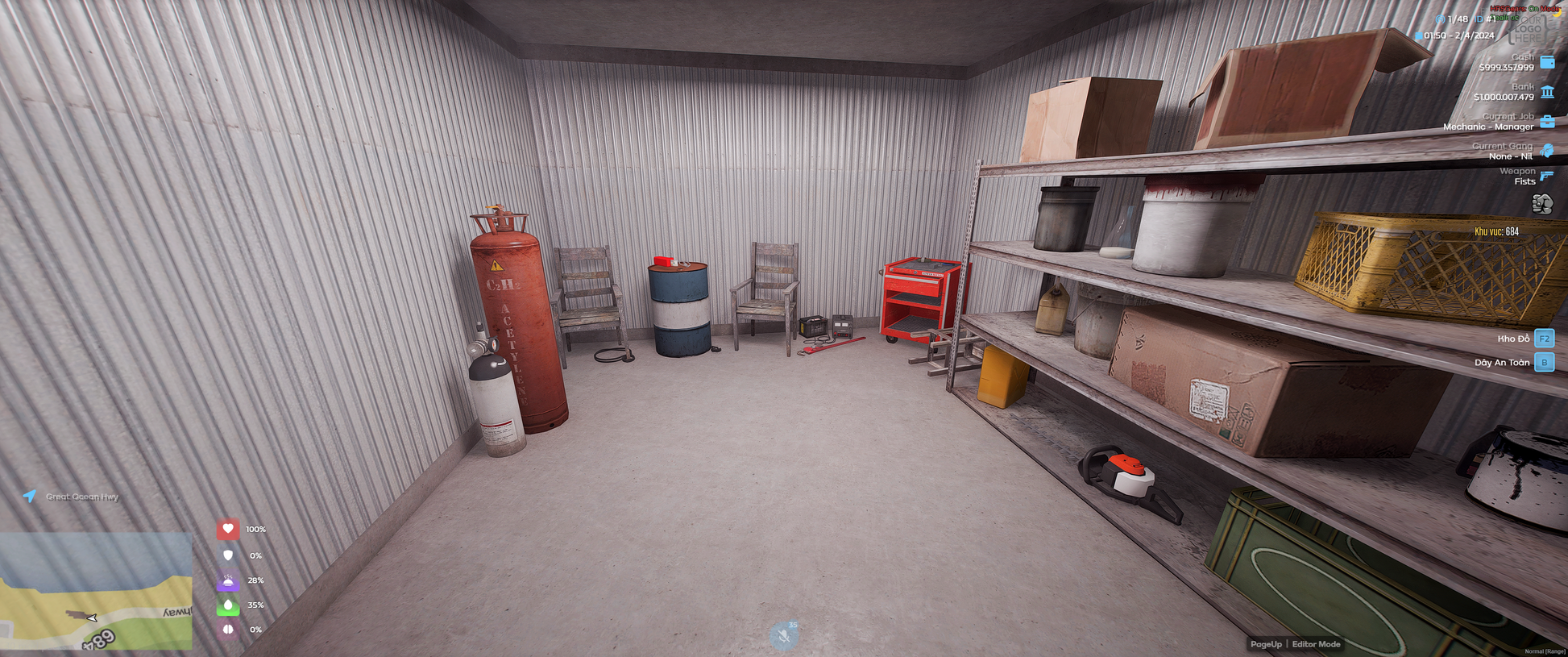Viewport: 1568px width, 657px height.
Task: Click the server logo placeholder
Action: [x=1528, y=30]
